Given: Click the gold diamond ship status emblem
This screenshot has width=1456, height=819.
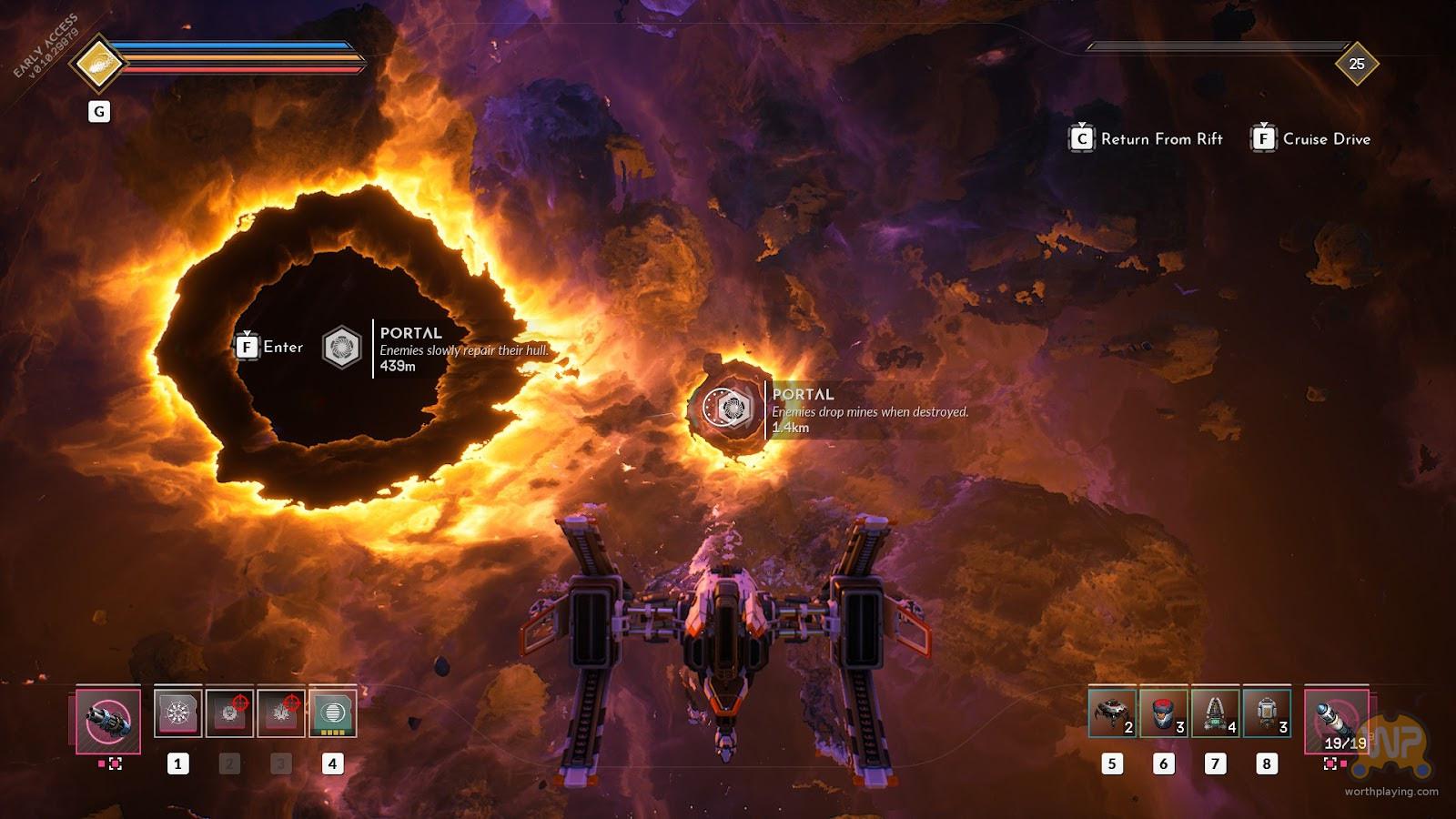Looking at the screenshot, I should [98, 64].
